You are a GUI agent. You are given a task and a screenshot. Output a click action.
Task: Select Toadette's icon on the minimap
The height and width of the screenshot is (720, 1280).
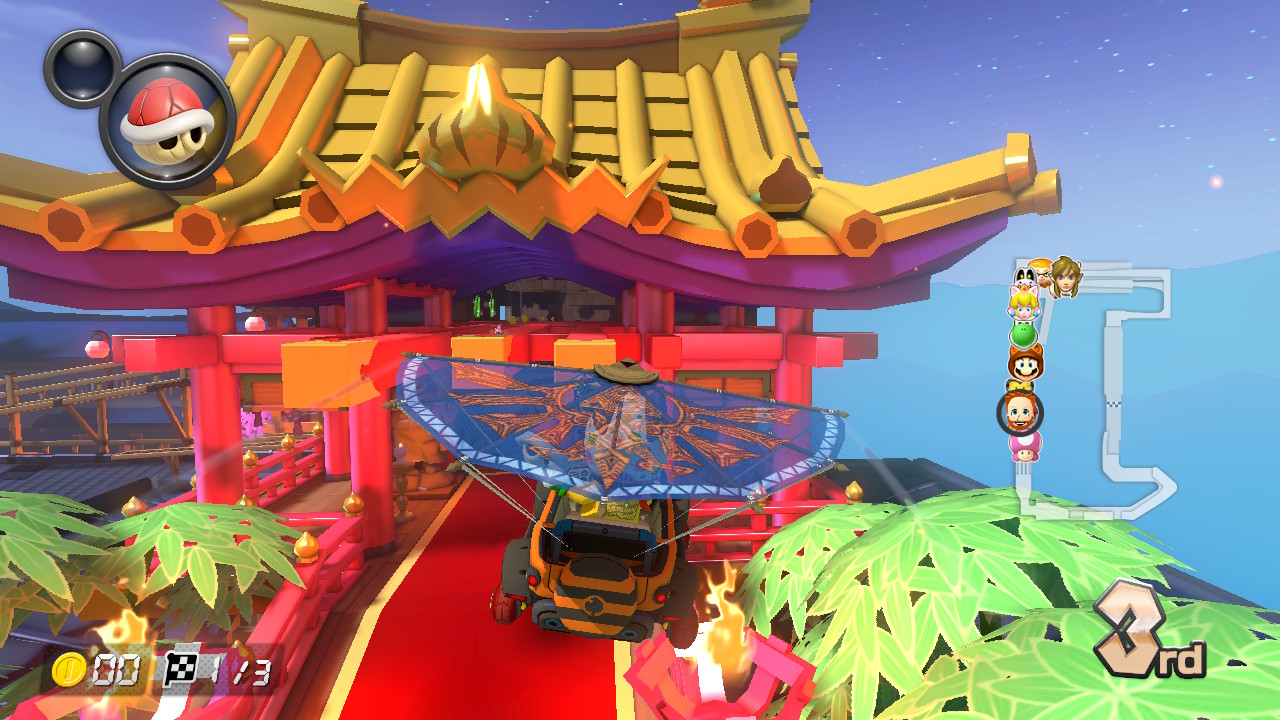[x=1026, y=447]
